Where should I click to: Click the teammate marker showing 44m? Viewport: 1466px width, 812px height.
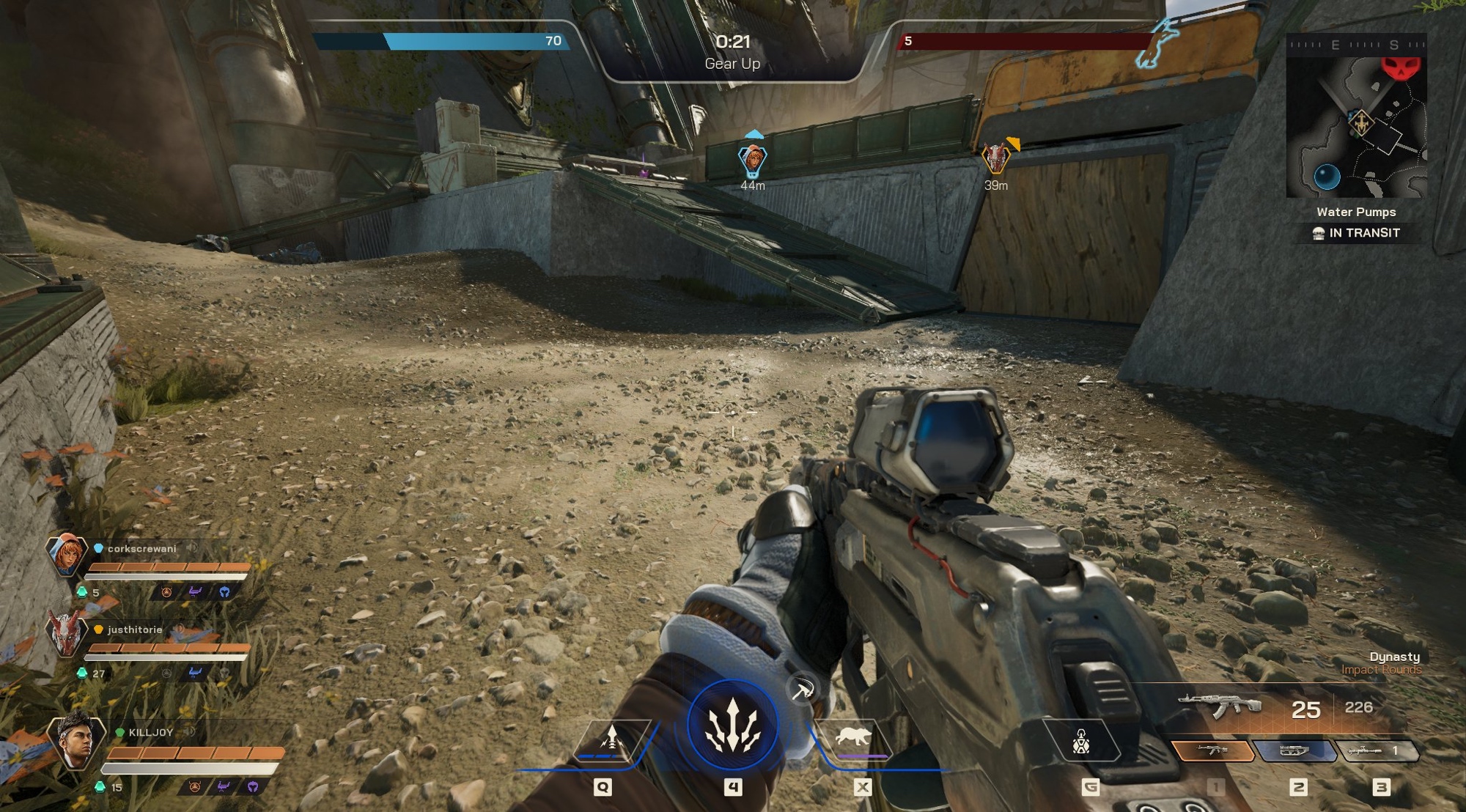[752, 159]
